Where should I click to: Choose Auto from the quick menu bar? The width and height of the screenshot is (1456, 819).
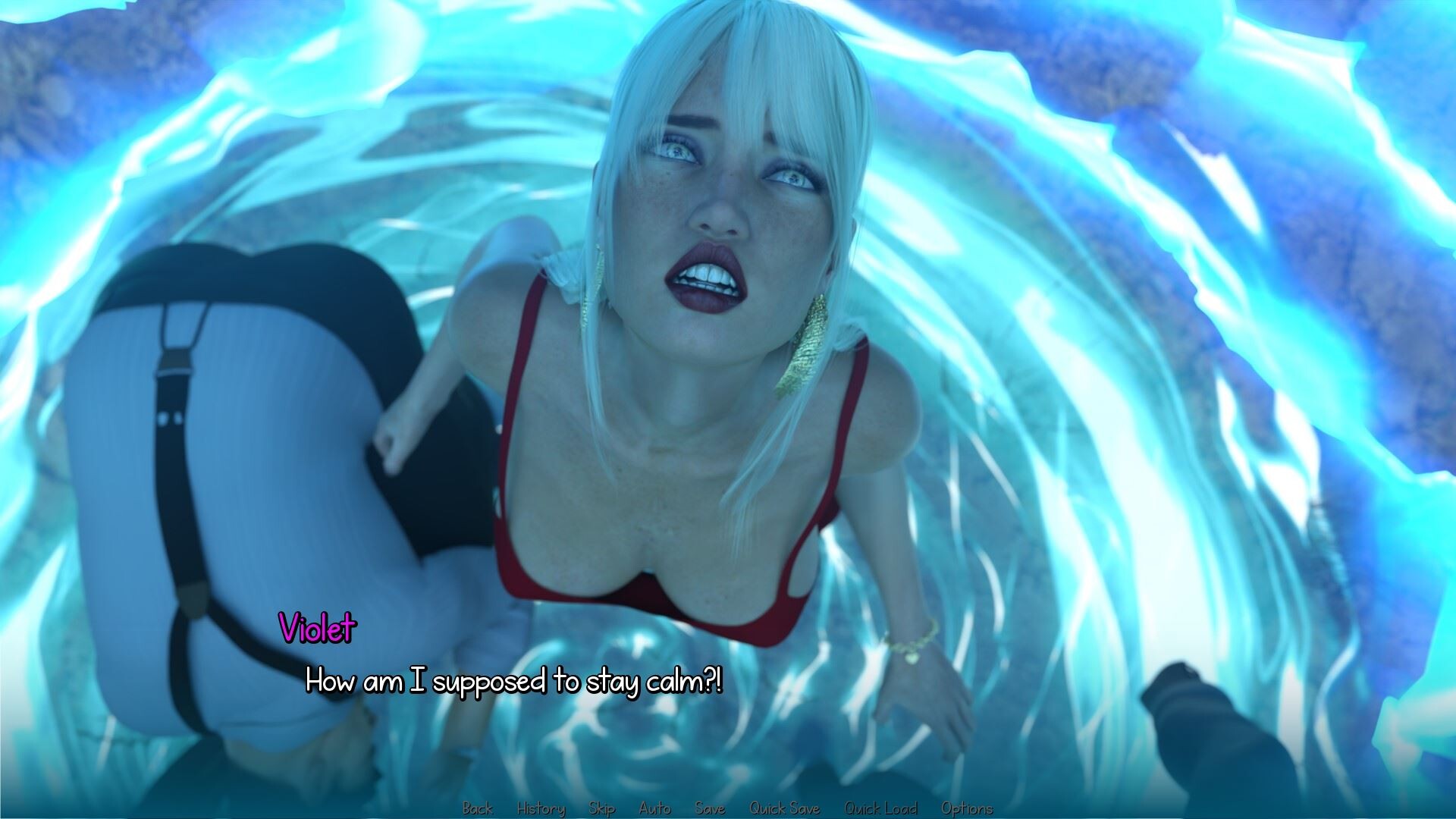click(655, 808)
